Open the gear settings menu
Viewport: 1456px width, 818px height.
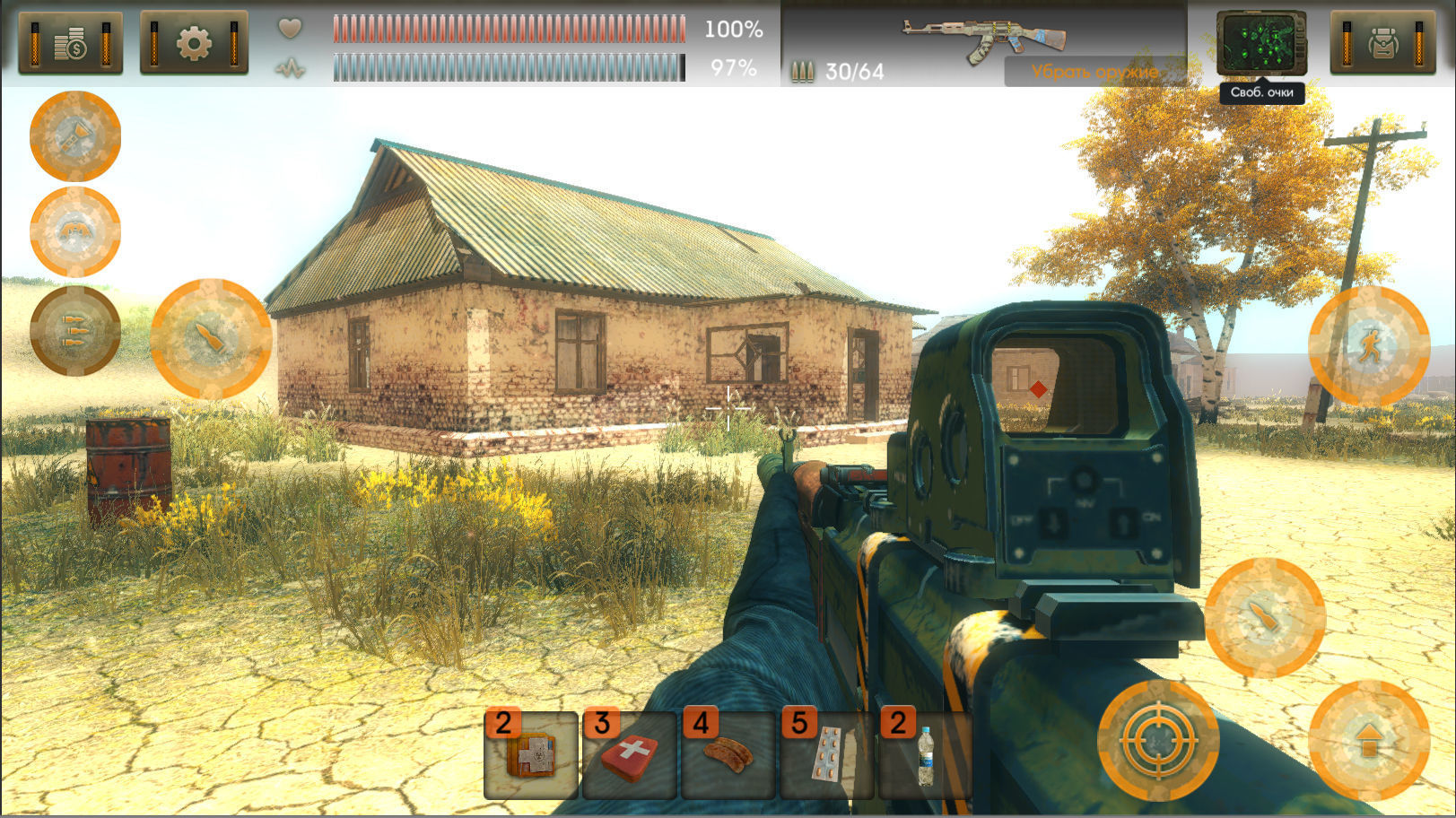point(194,43)
